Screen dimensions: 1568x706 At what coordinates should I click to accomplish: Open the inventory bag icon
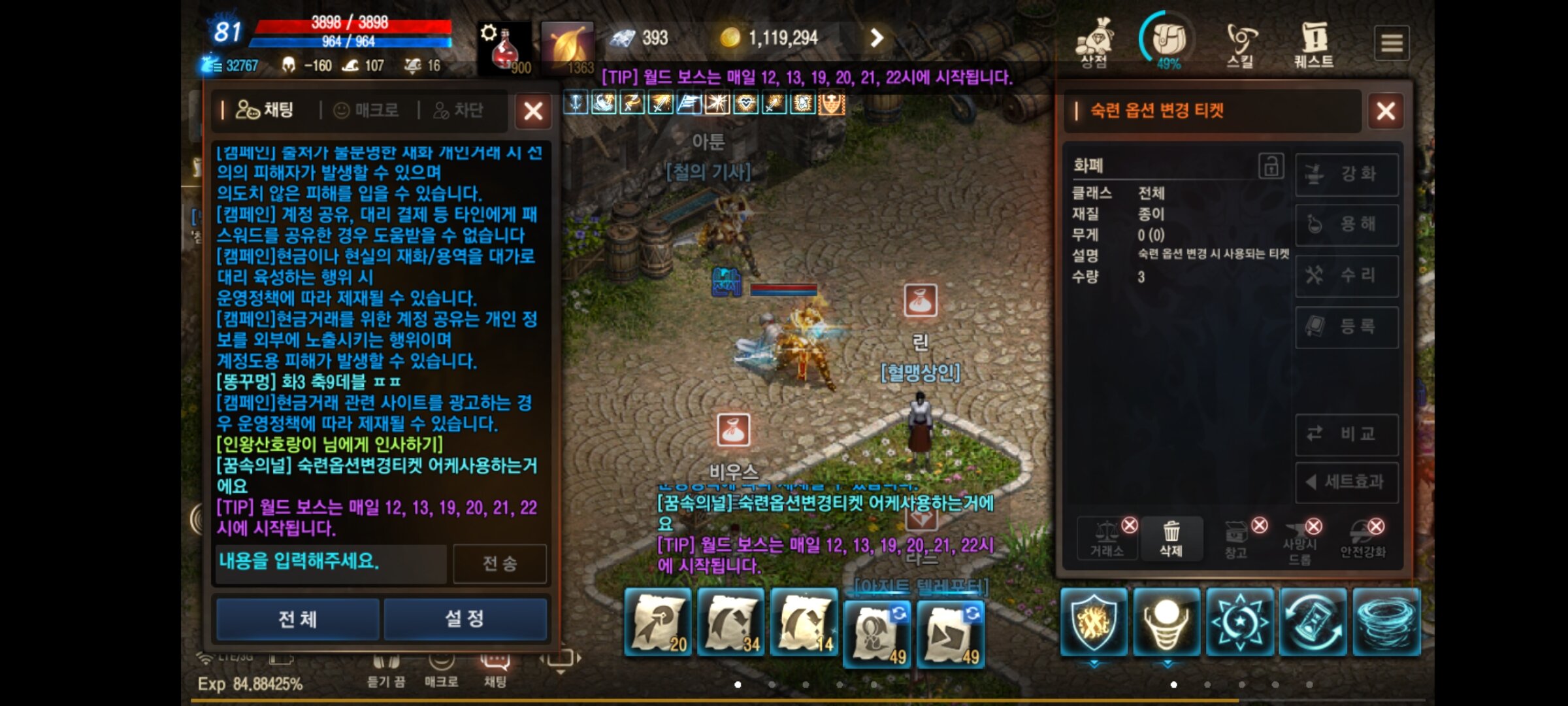pyautogui.click(x=1168, y=41)
